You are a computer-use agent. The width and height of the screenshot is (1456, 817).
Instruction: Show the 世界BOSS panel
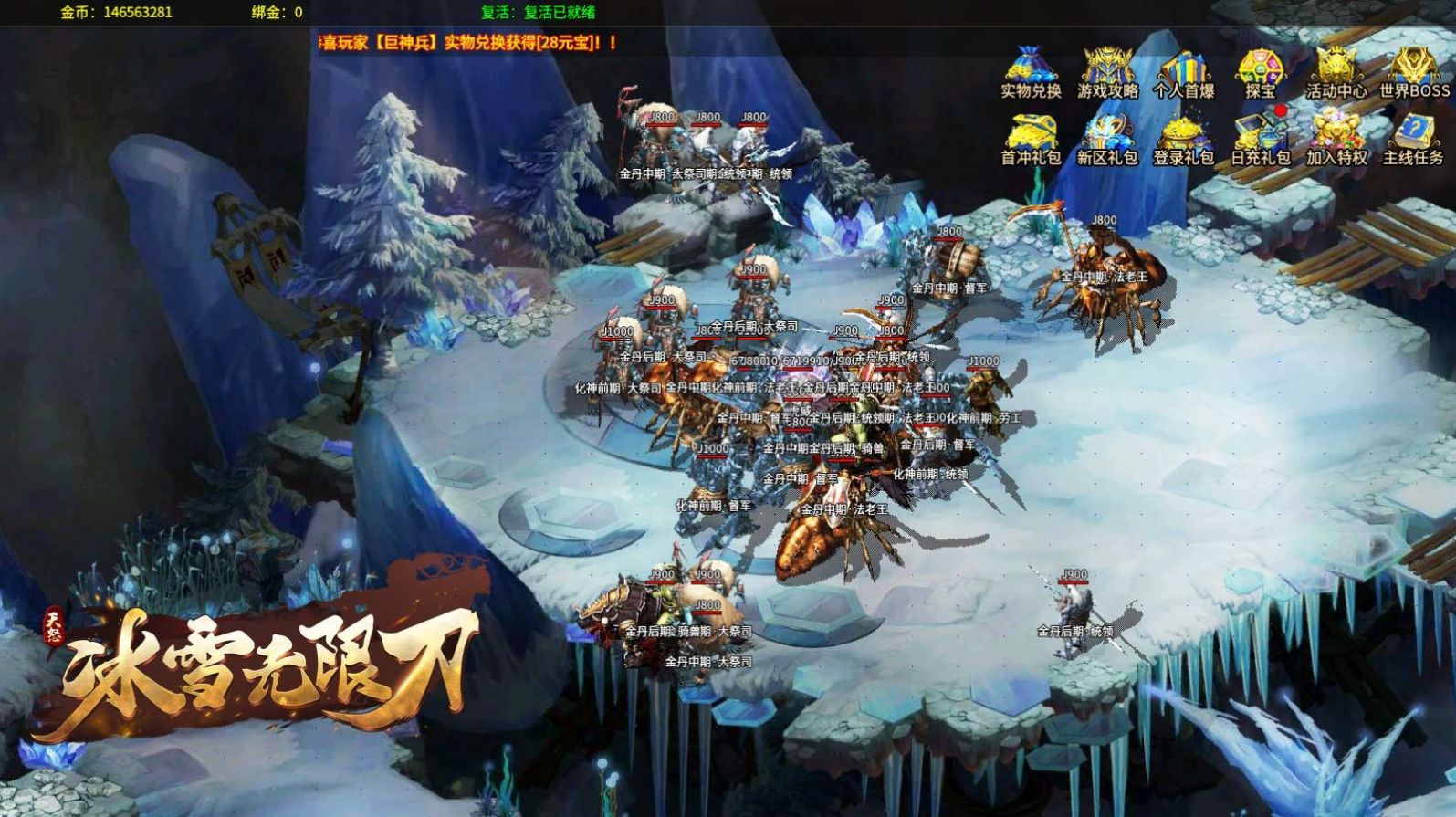1414,73
